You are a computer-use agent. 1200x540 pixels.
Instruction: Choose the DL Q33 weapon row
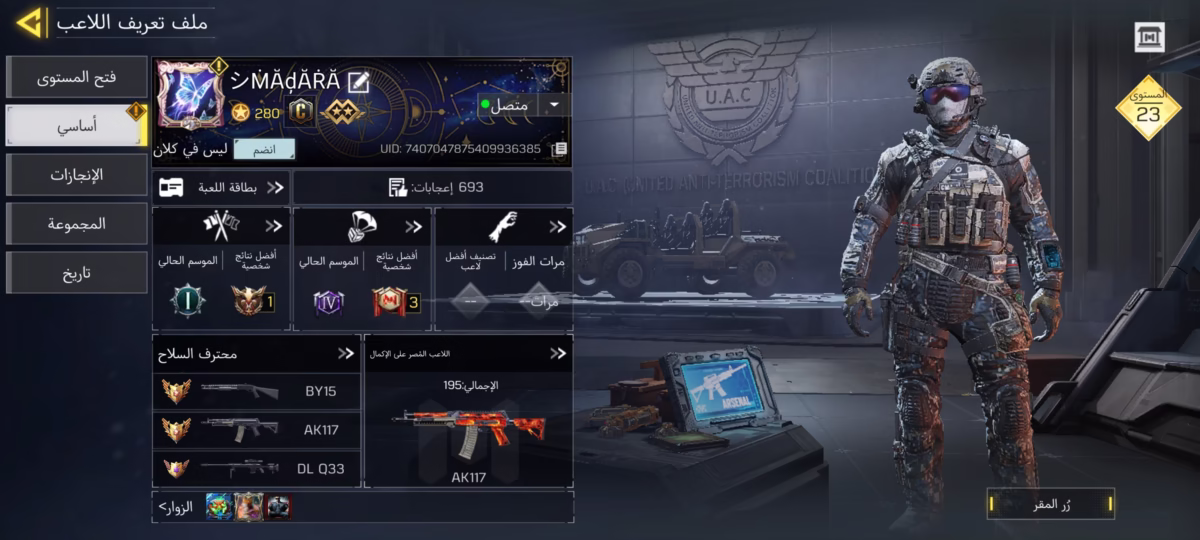click(x=256, y=468)
